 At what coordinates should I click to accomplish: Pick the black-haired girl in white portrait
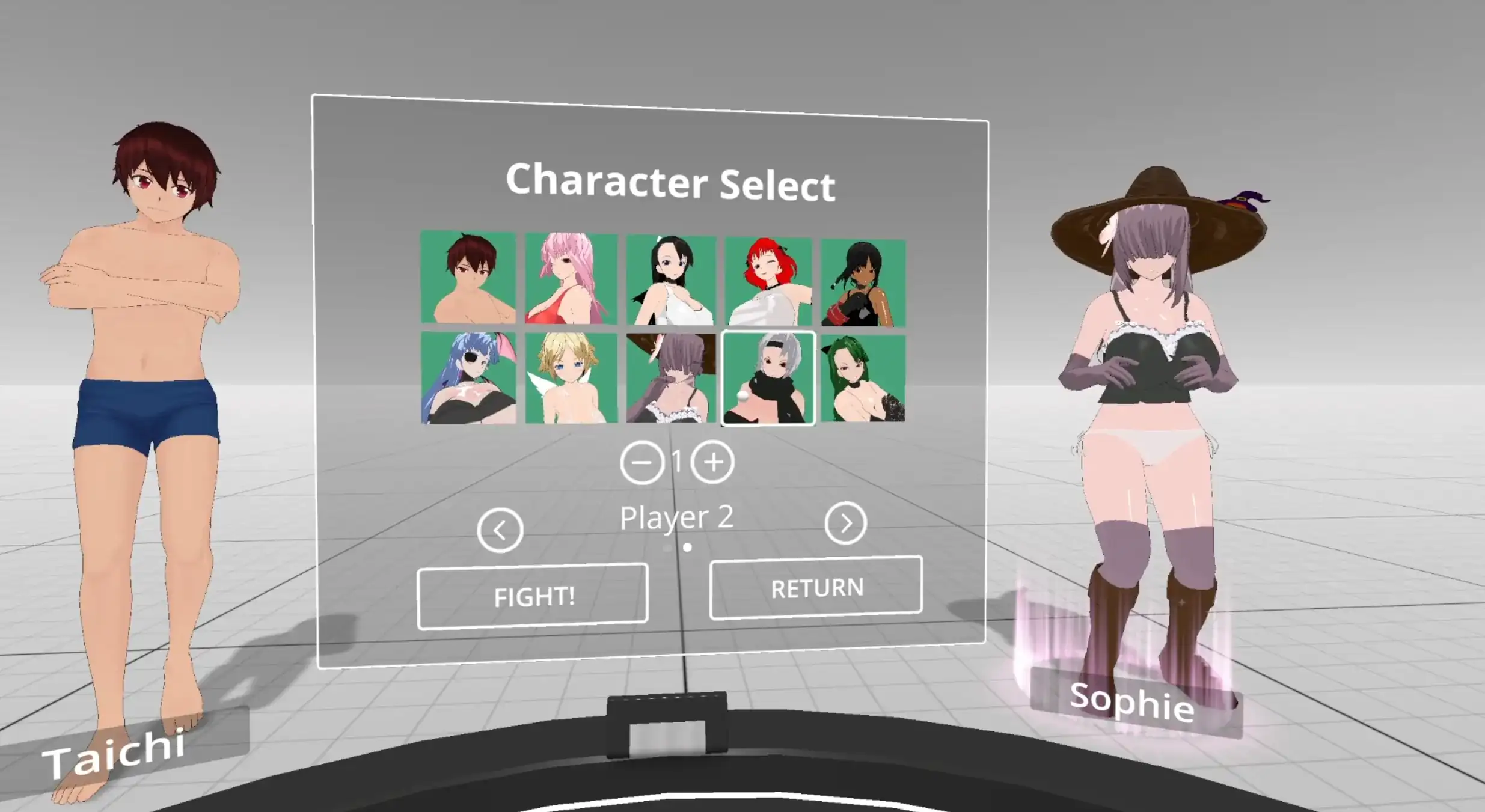pos(672,280)
